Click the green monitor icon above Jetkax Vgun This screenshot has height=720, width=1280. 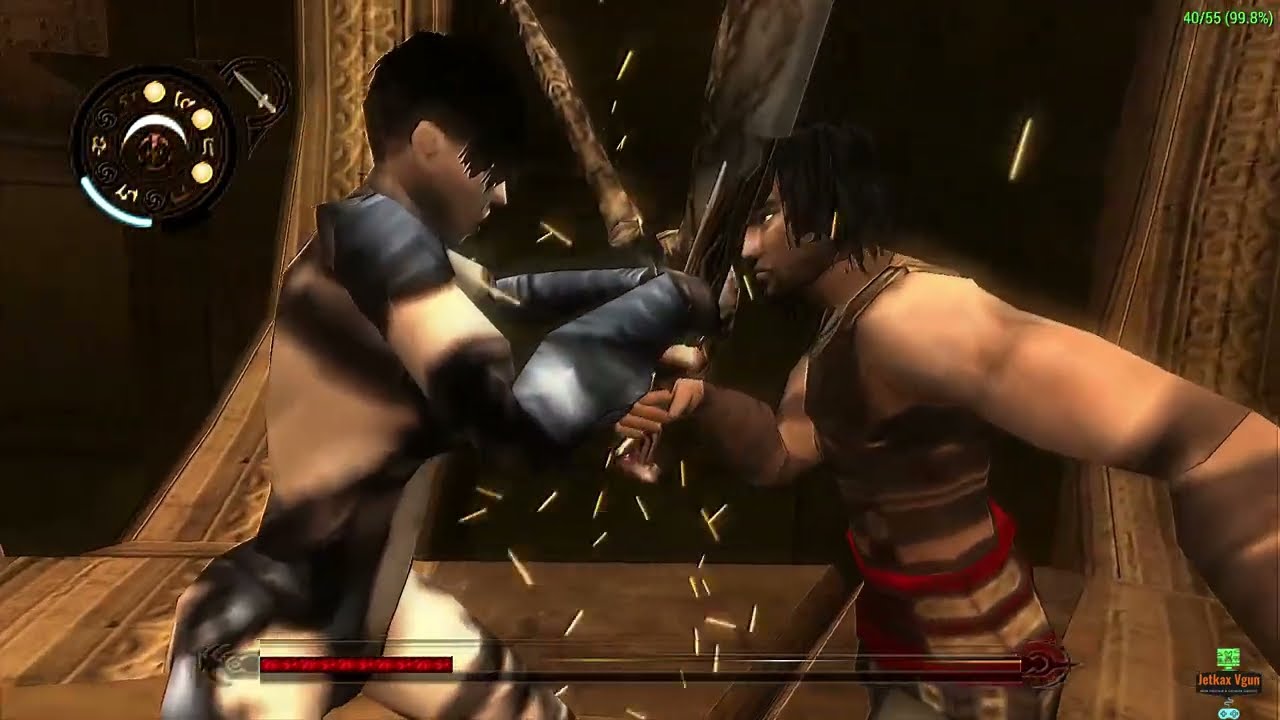[1228, 658]
